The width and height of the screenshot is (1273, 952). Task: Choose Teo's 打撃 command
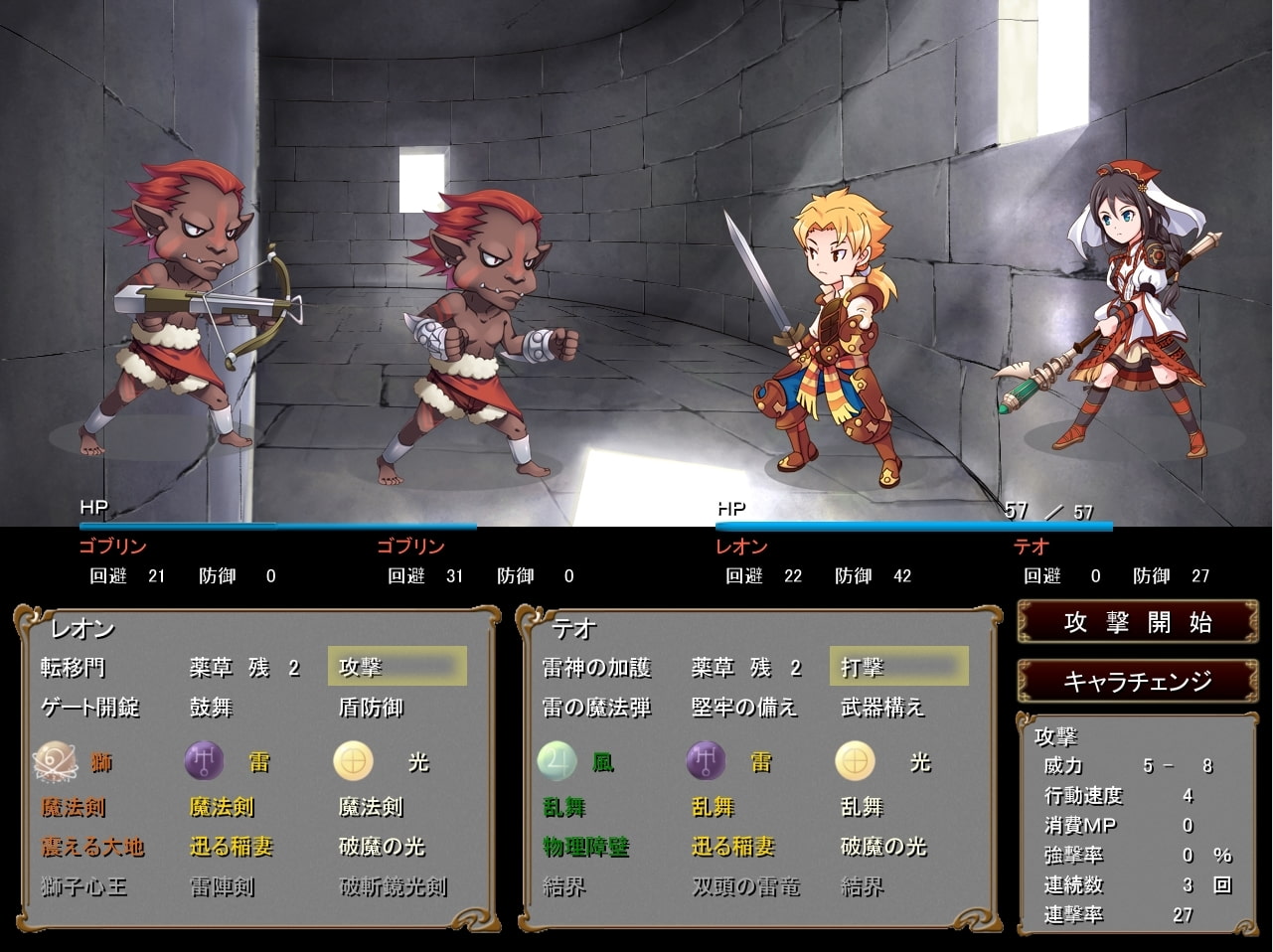click(898, 667)
